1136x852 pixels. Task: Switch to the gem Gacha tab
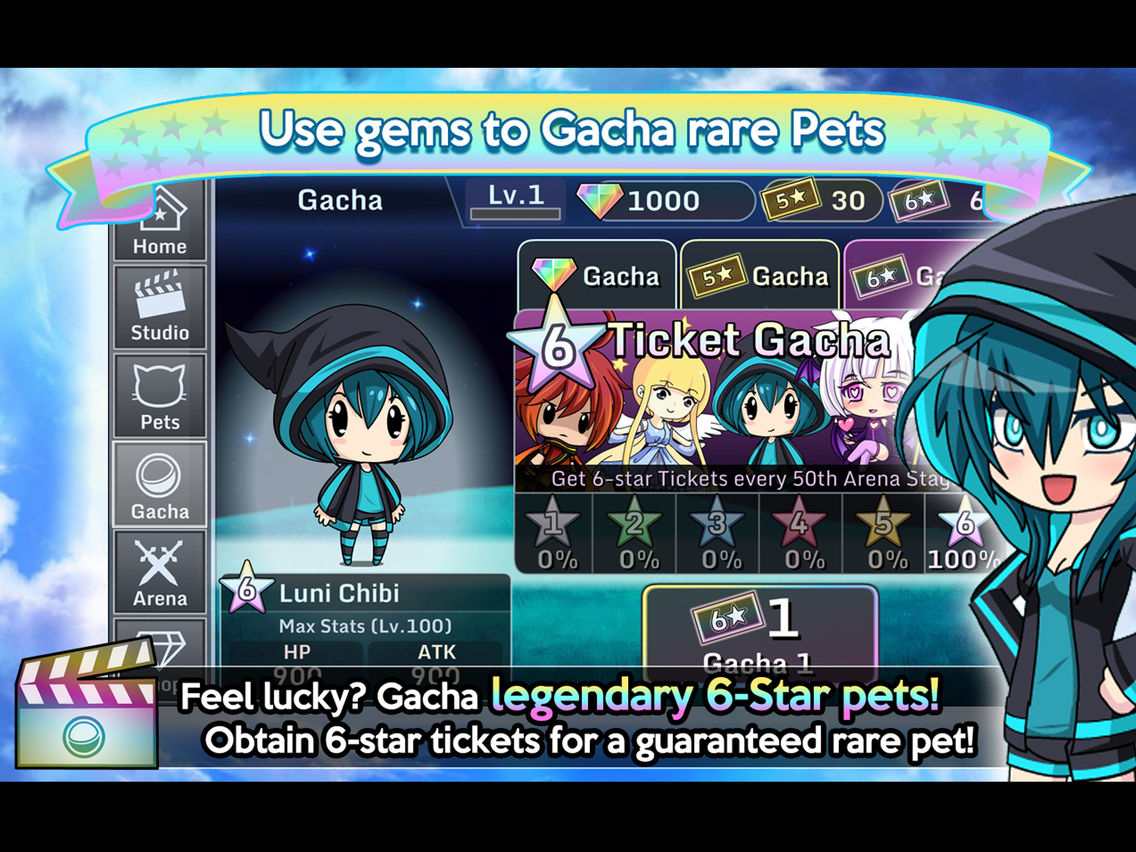[597, 275]
